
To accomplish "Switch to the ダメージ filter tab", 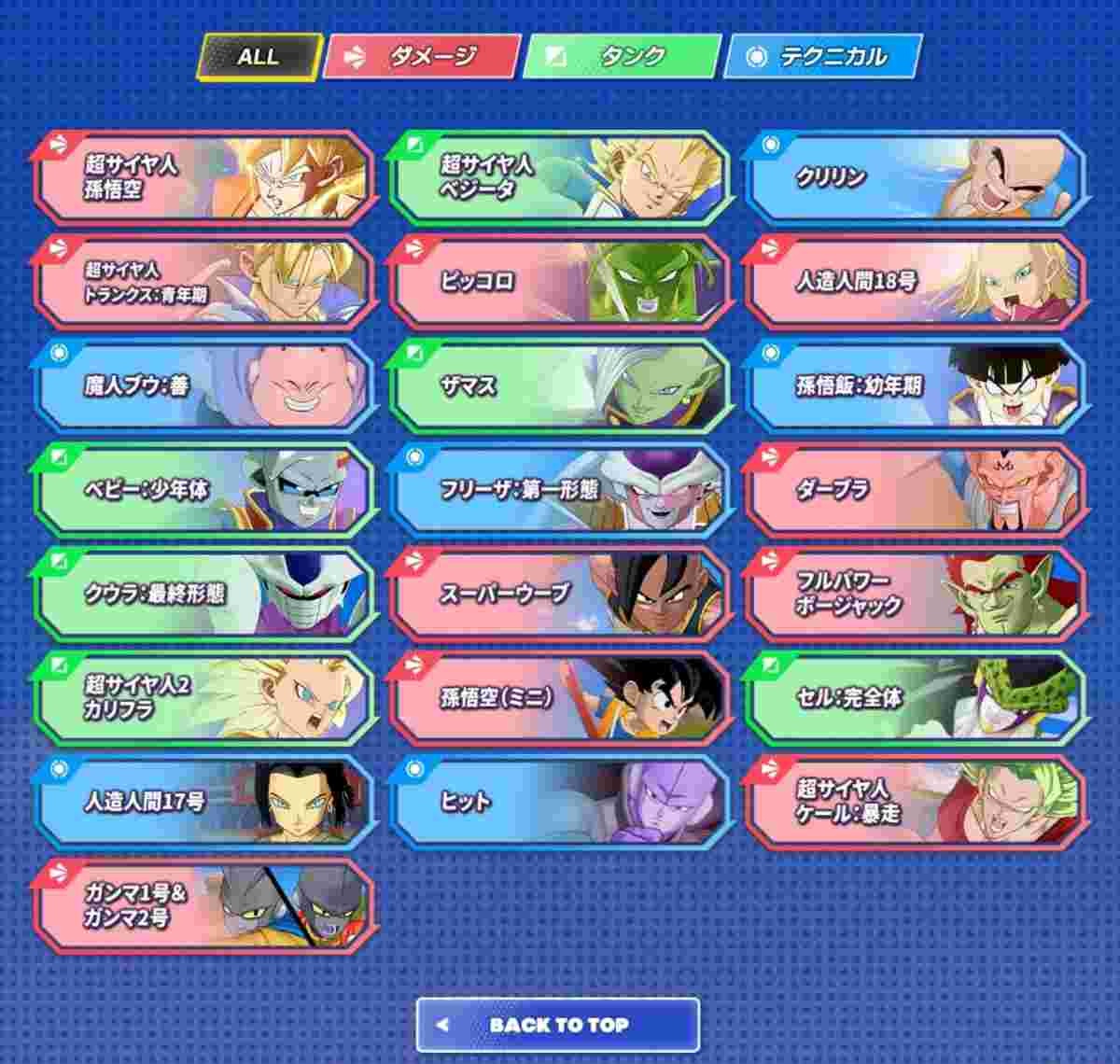I will pyautogui.click(x=421, y=57).
